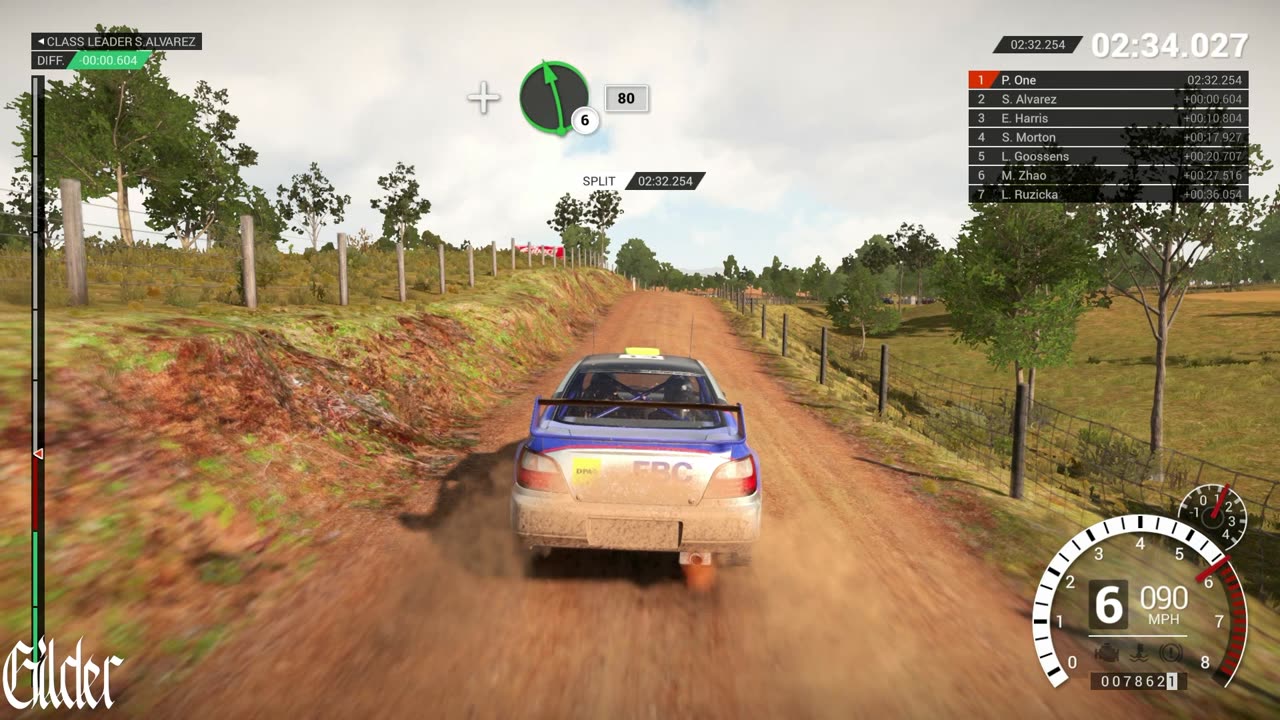Screen dimensions: 1280x720
Task: Choose the L. Ruzicka leaderboard row
Action: tap(1108, 194)
